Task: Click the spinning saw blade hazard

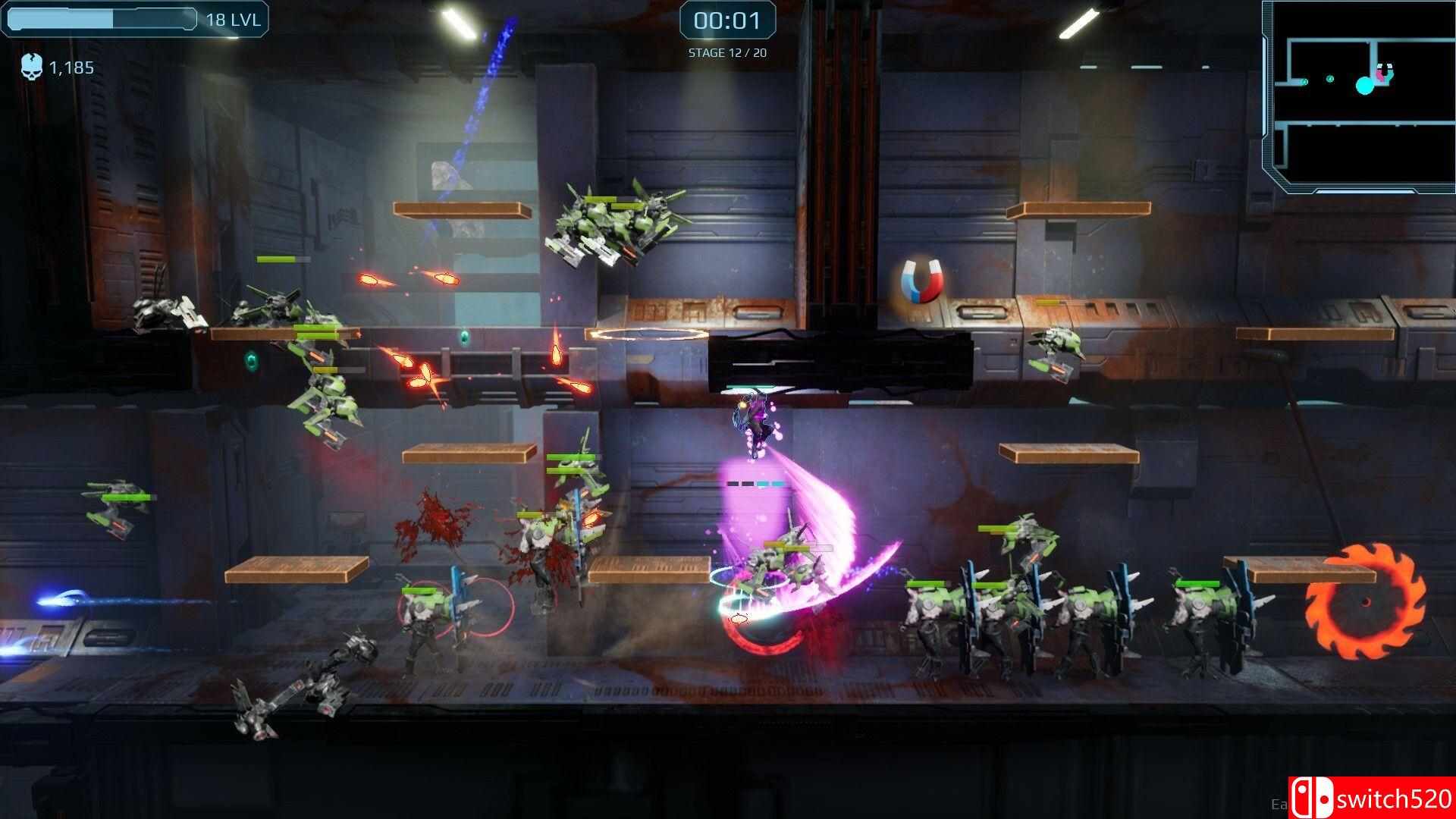Action: point(1367,603)
